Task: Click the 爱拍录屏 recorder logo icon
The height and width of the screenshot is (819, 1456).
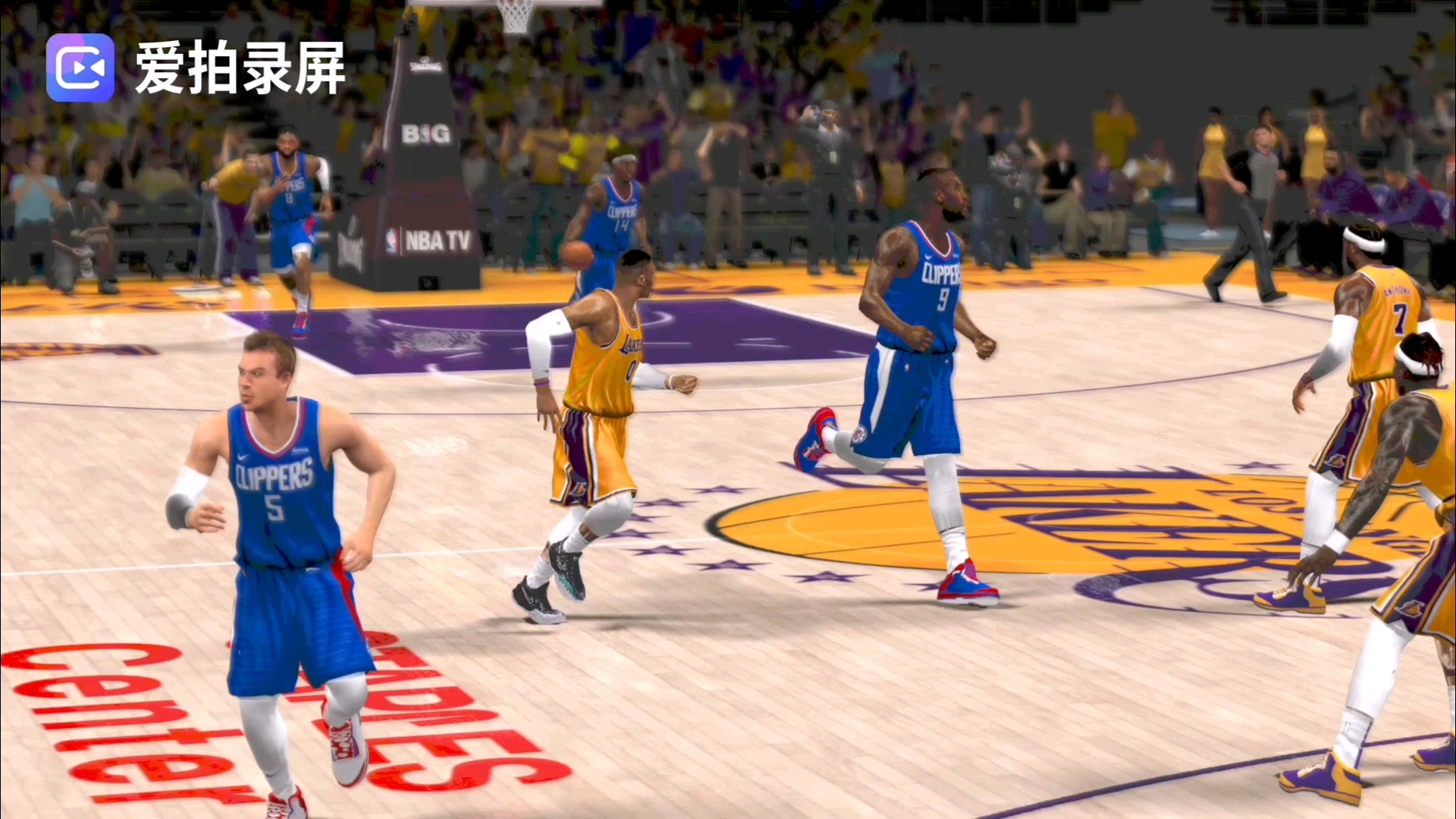Action: [x=80, y=67]
